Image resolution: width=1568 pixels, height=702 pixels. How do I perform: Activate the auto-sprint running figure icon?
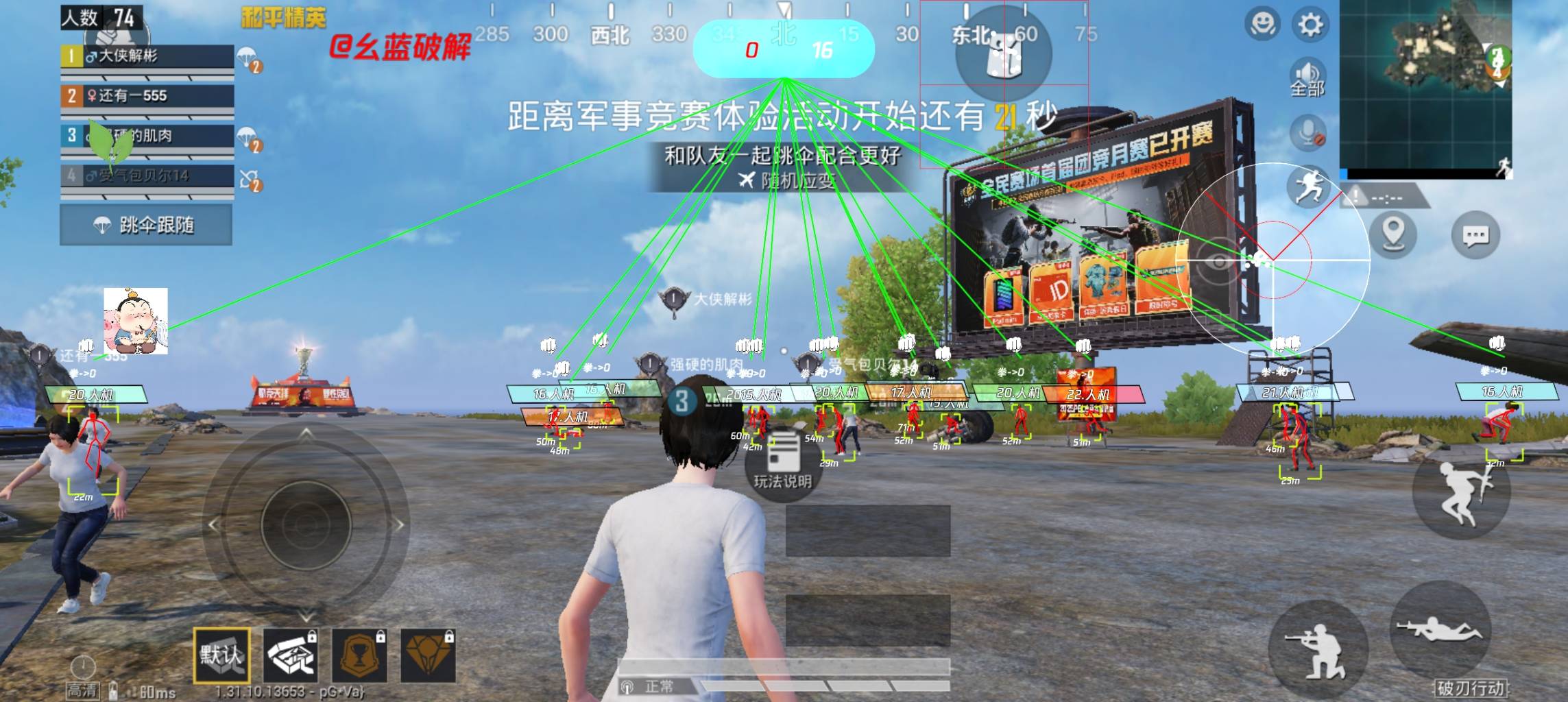click(x=1307, y=186)
